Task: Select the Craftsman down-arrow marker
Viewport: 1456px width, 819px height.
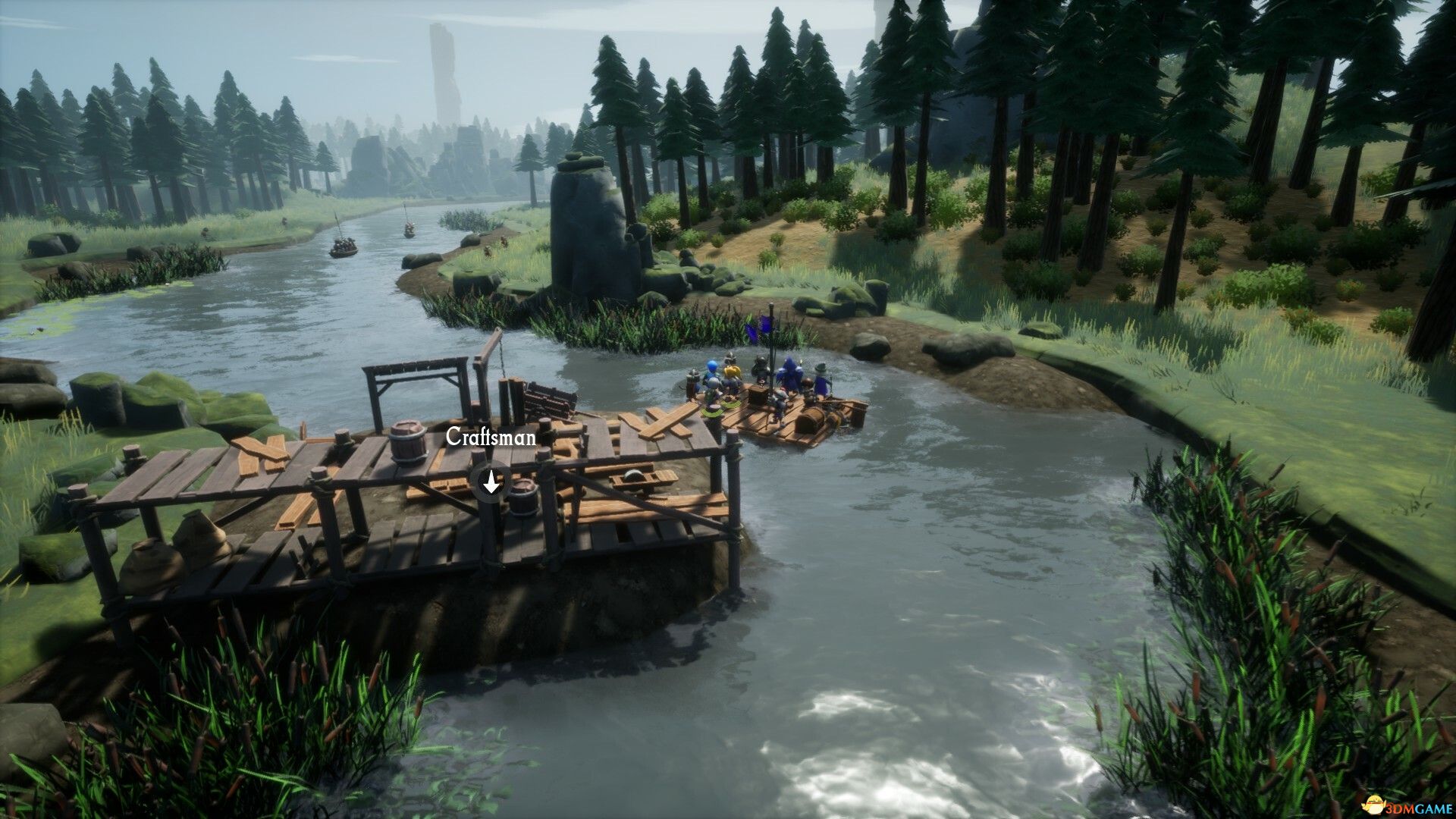Action: [x=491, y=481]
